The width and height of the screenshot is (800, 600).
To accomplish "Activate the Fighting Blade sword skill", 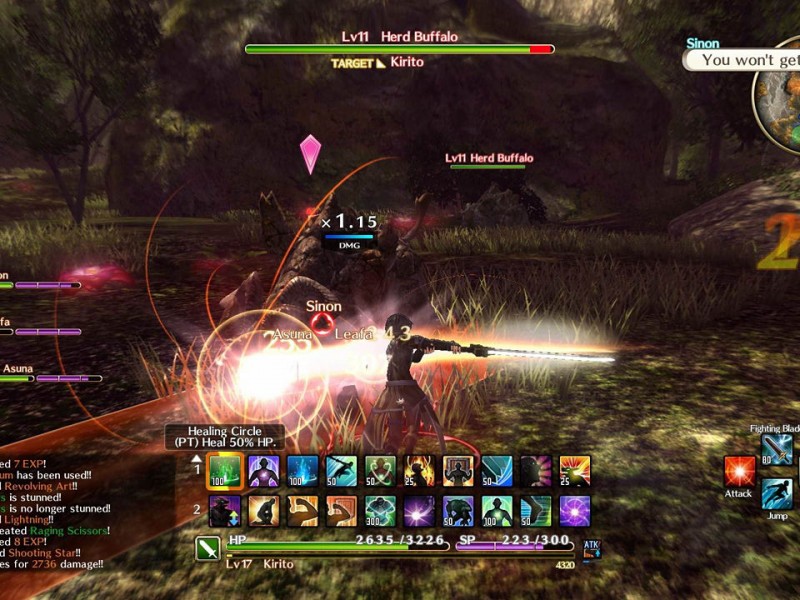I will (777, 449).
